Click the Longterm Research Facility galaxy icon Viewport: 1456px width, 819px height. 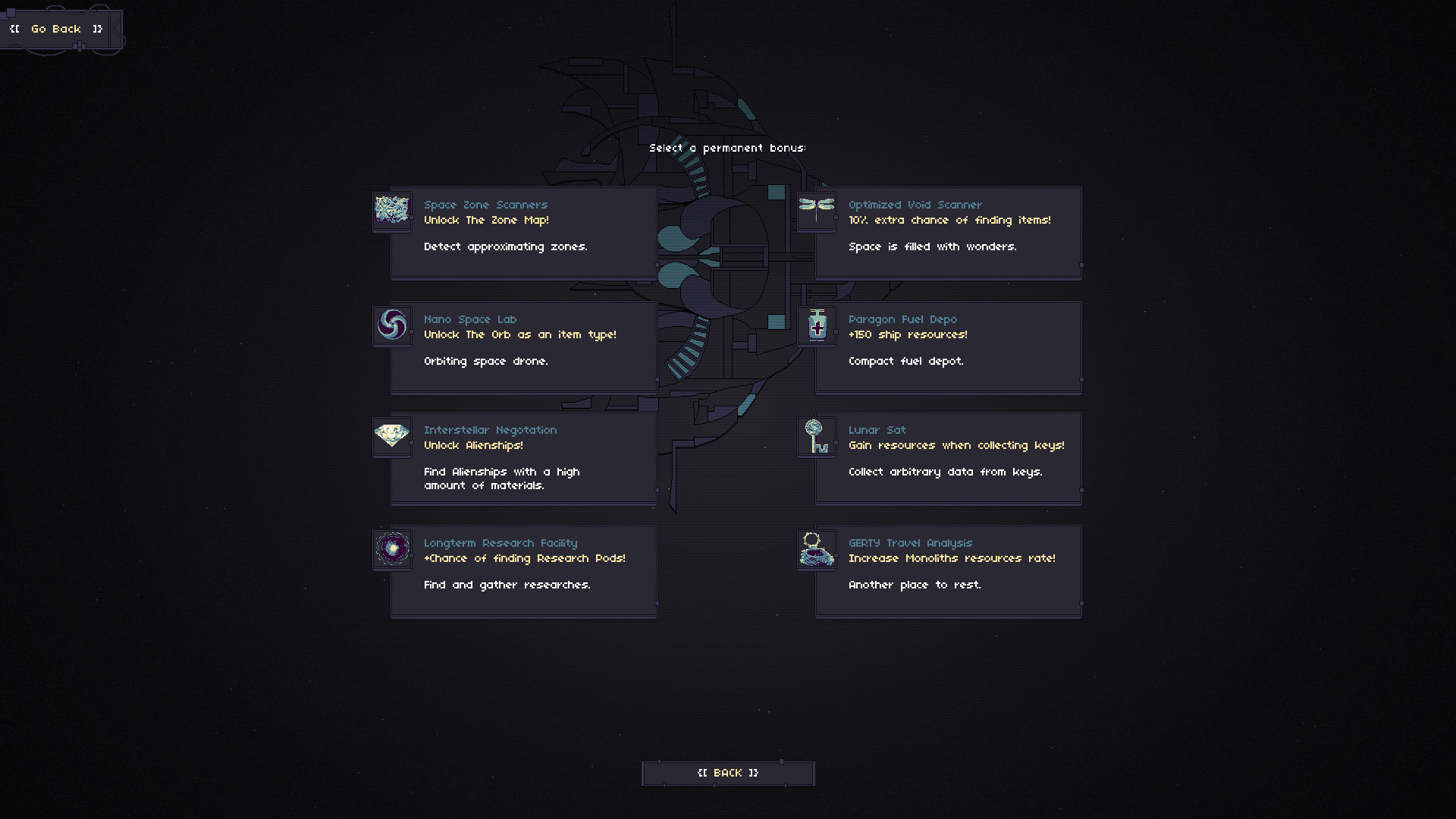point(392,549)
